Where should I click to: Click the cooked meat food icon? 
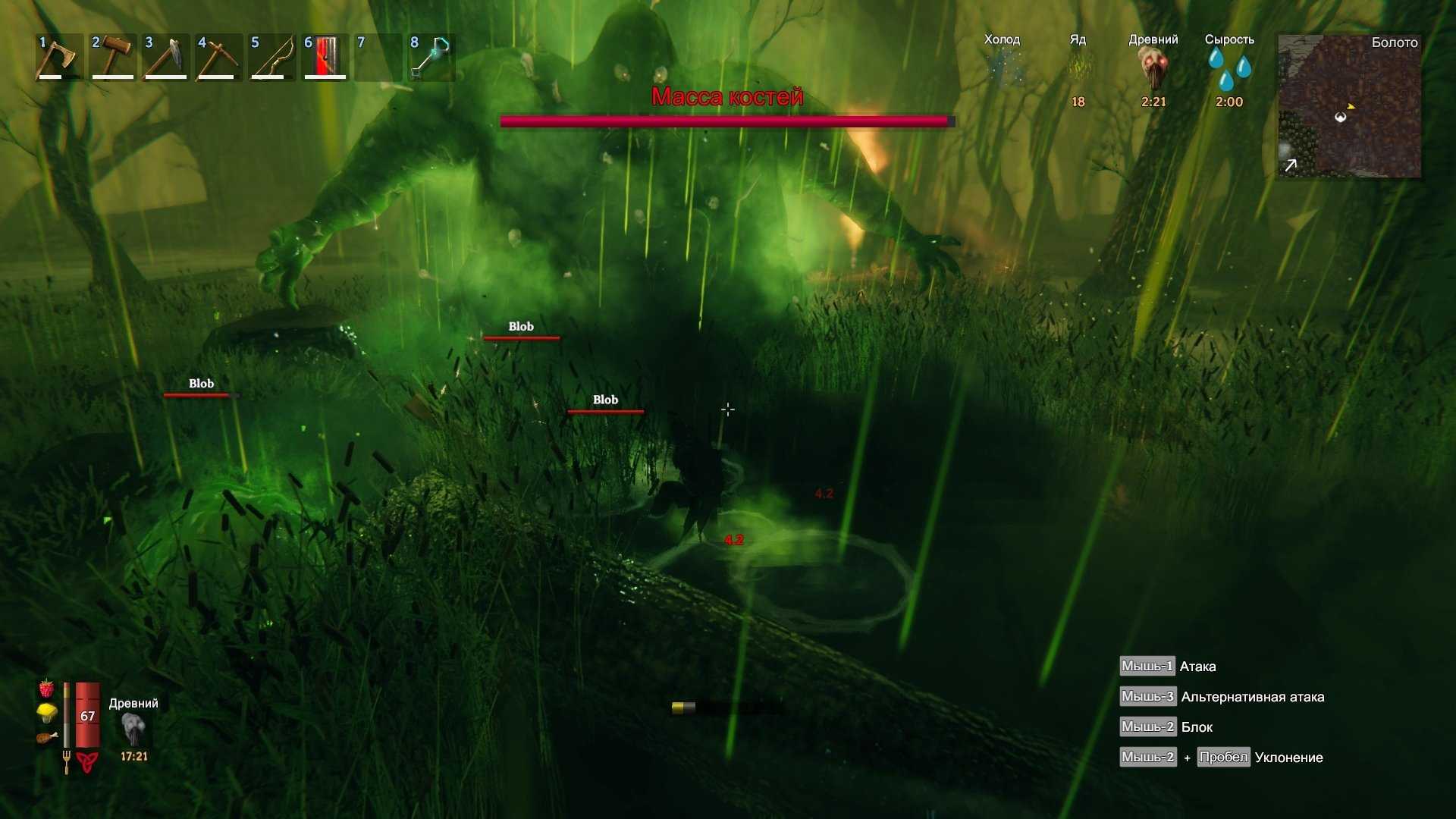tap(47, 737)
